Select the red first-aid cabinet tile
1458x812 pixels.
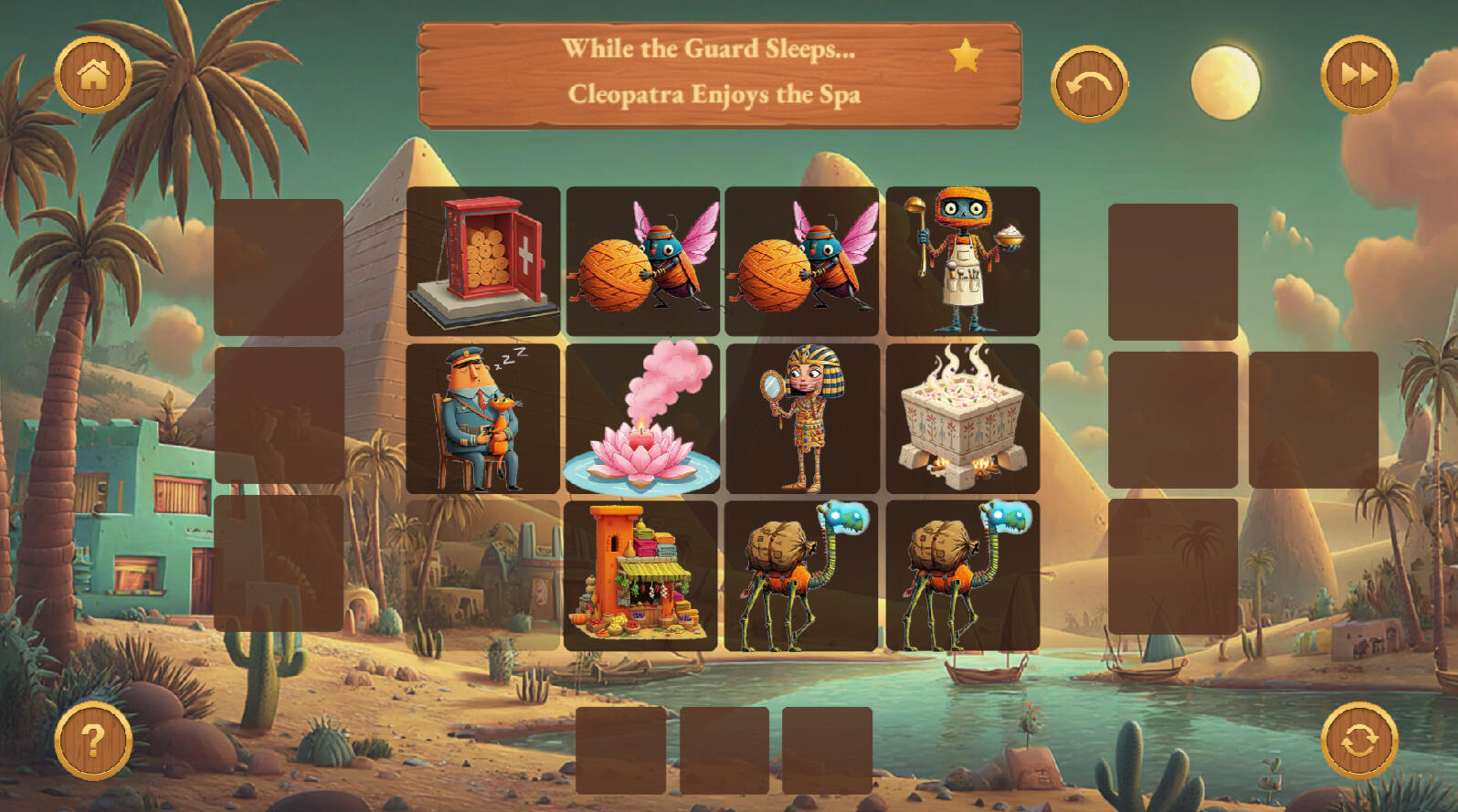(483, 261)
